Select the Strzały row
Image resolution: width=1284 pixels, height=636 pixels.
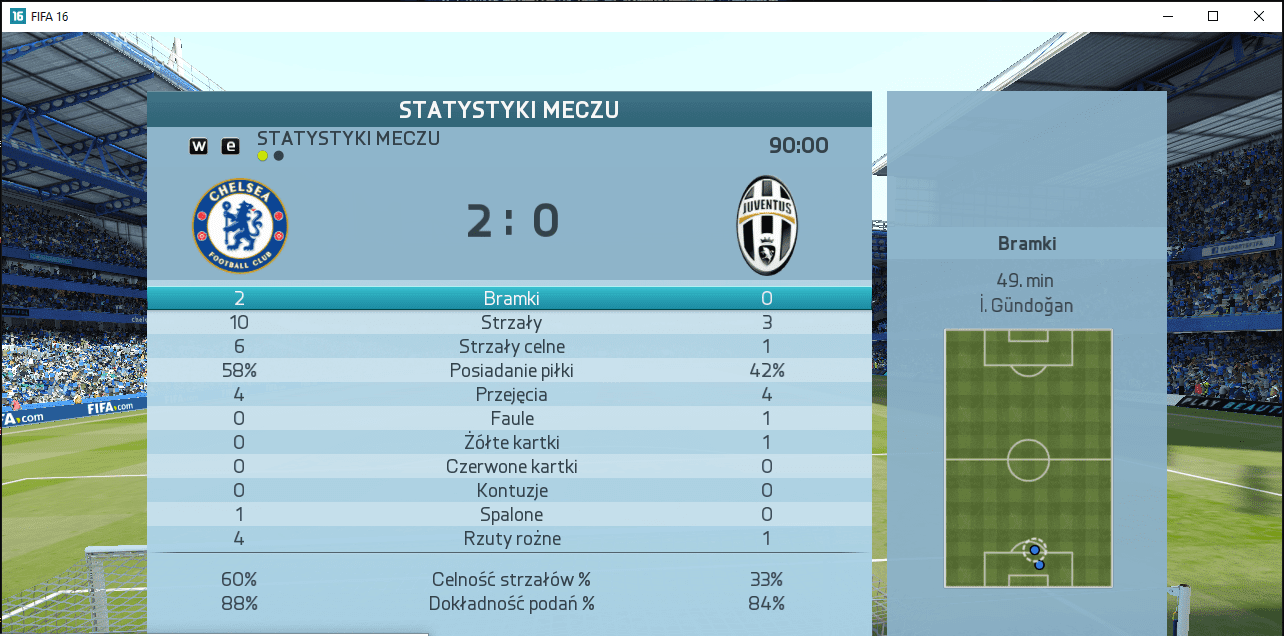tap(509, 323)
